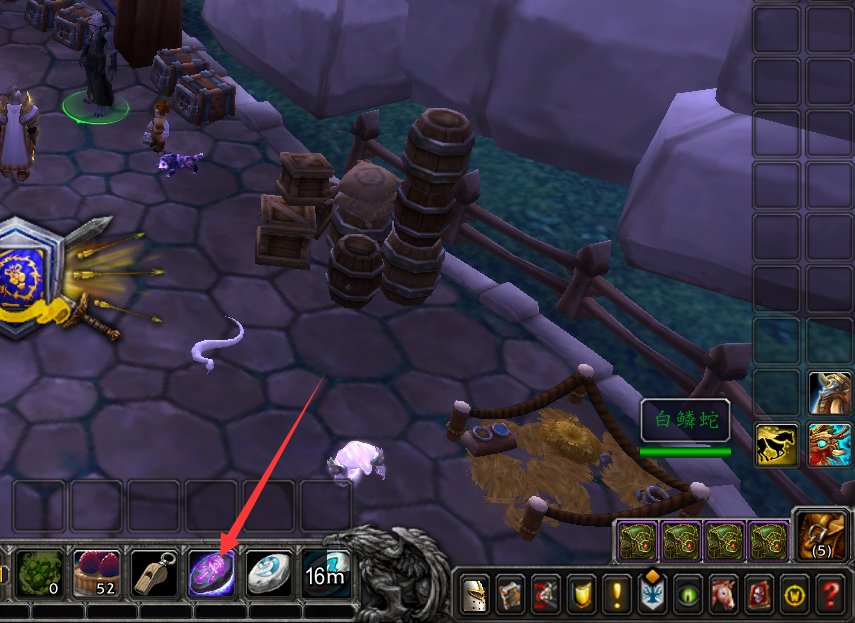
Task: Activate the golden running horse ability
Action: tap(776, 444)
